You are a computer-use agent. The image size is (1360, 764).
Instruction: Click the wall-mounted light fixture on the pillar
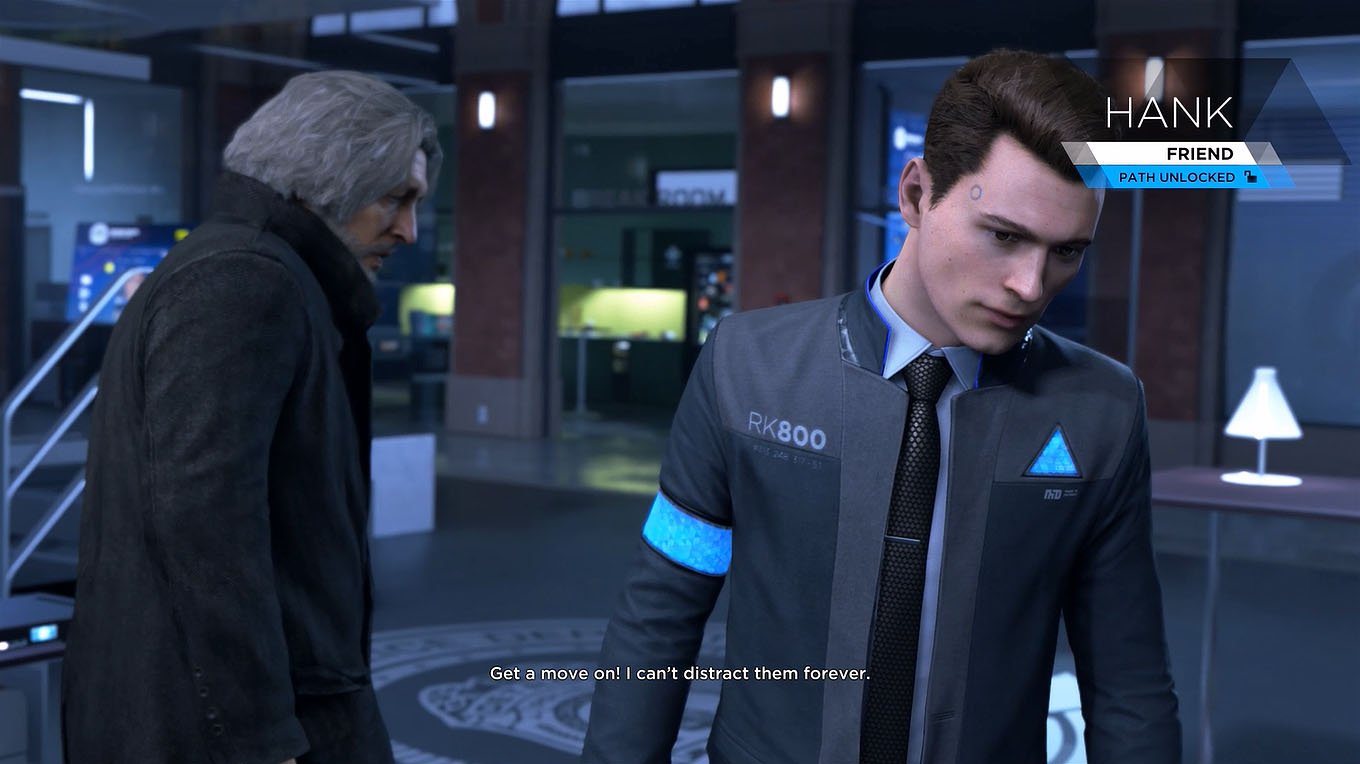pos(779,98)
